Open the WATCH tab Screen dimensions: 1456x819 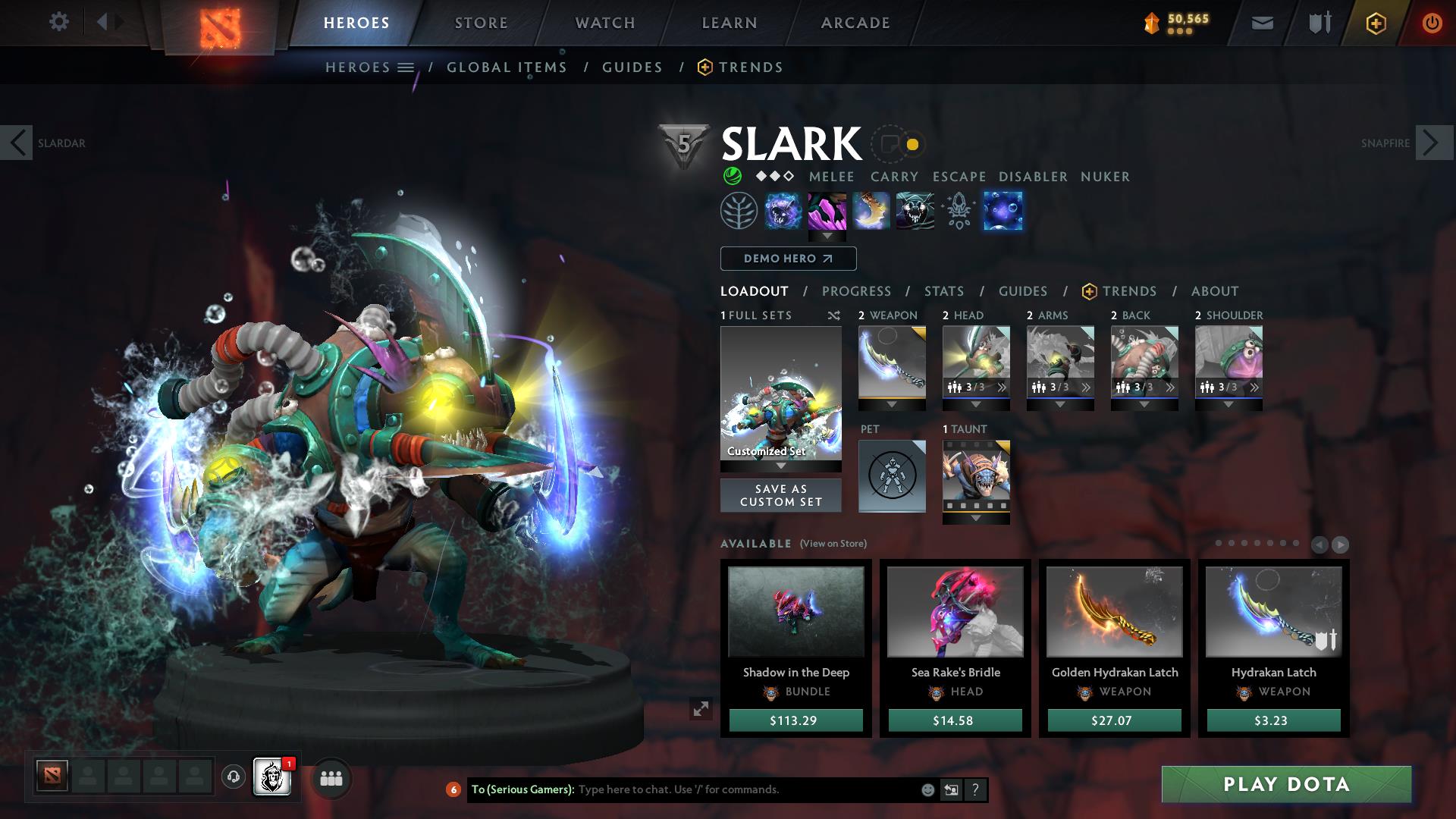(604, 22)
